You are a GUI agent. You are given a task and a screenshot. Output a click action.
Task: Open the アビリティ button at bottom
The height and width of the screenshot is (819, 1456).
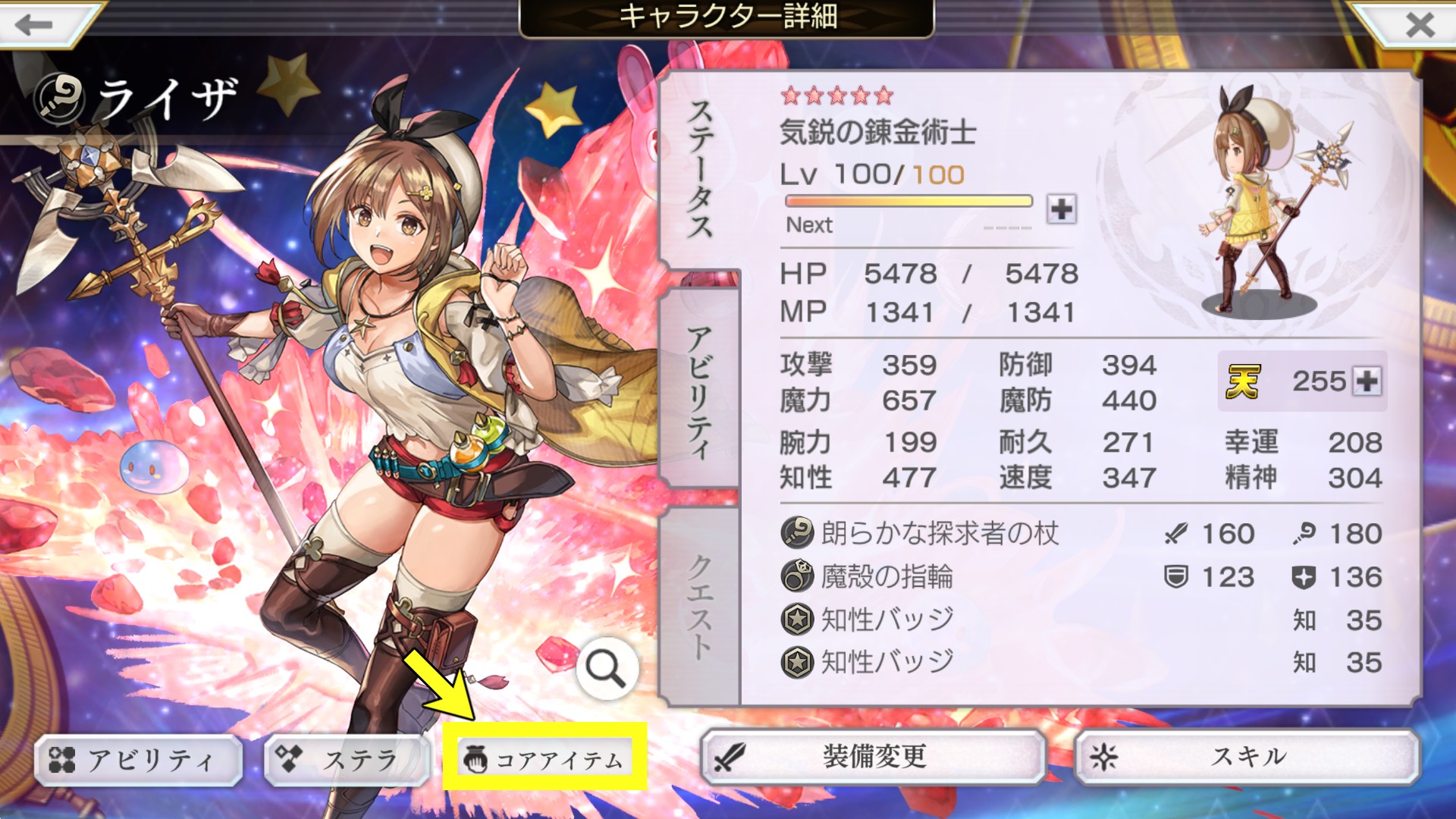pos(138,759)
